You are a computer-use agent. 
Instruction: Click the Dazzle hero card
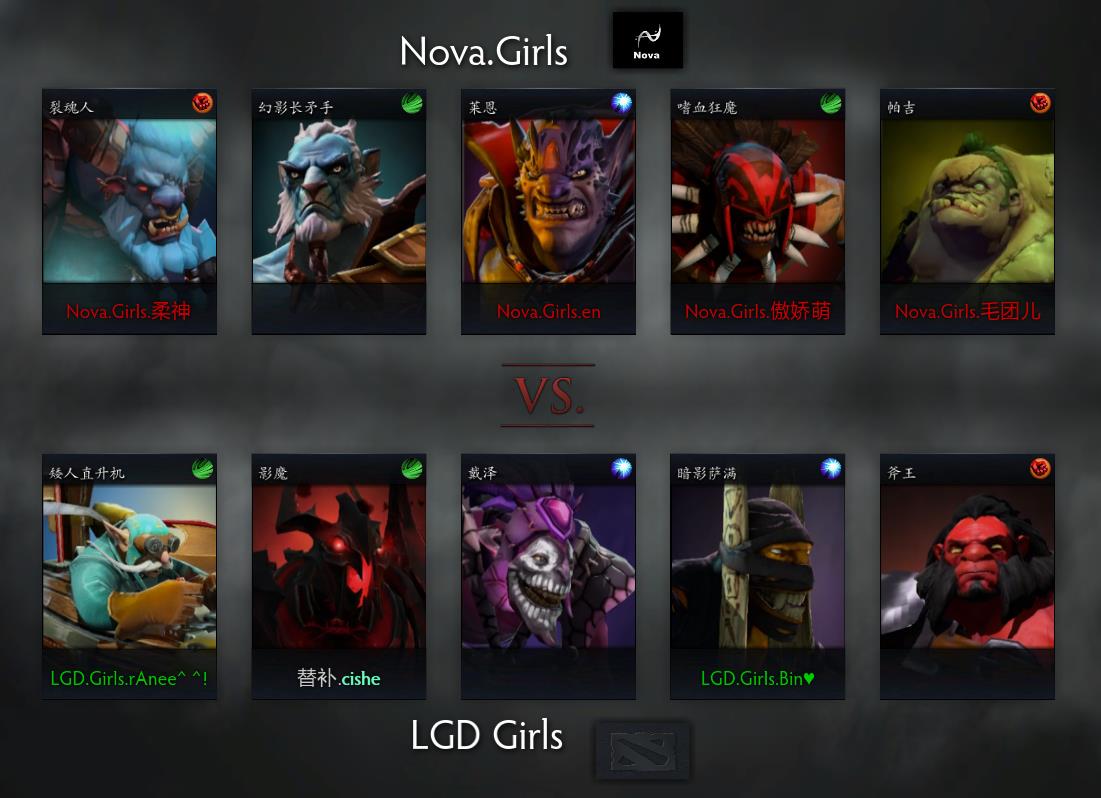548,576
